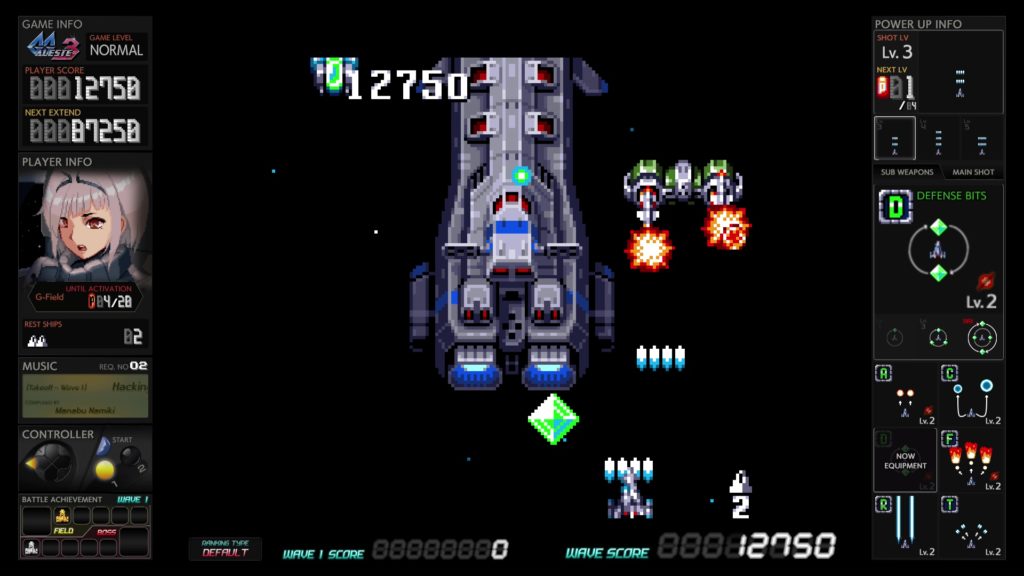The image size is (1024, 576).
Task: Open the Music track panel
Action: click(x=85, y=395)
